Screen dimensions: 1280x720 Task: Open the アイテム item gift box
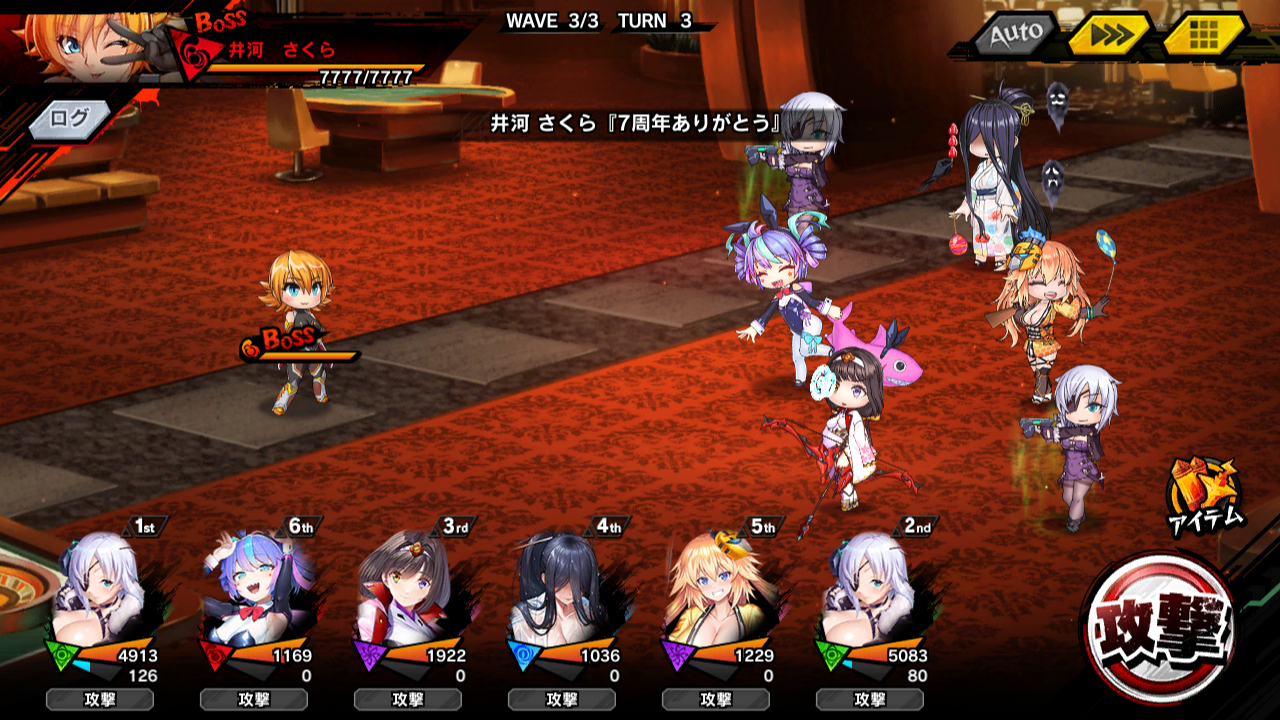point(1204,495)
